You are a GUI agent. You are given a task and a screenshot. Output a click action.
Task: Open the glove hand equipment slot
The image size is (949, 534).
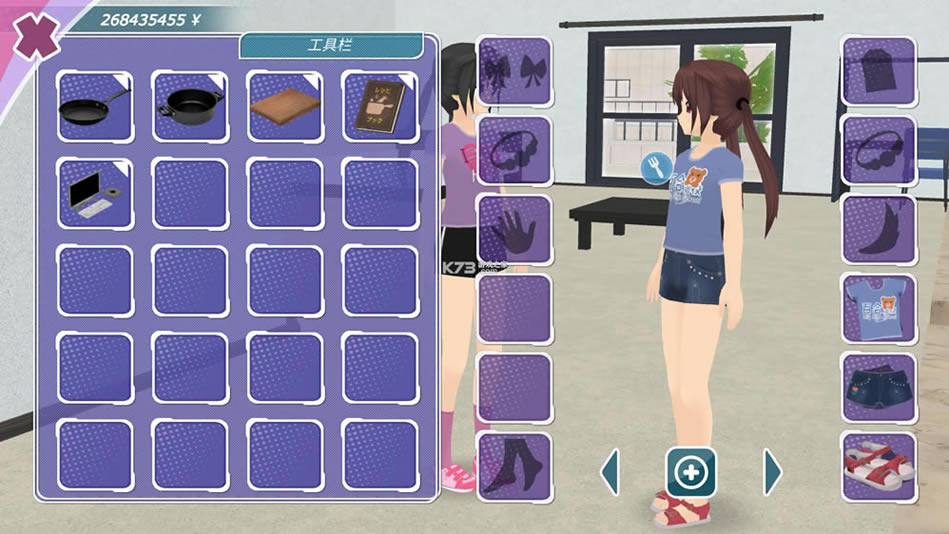tap(515, 229)
